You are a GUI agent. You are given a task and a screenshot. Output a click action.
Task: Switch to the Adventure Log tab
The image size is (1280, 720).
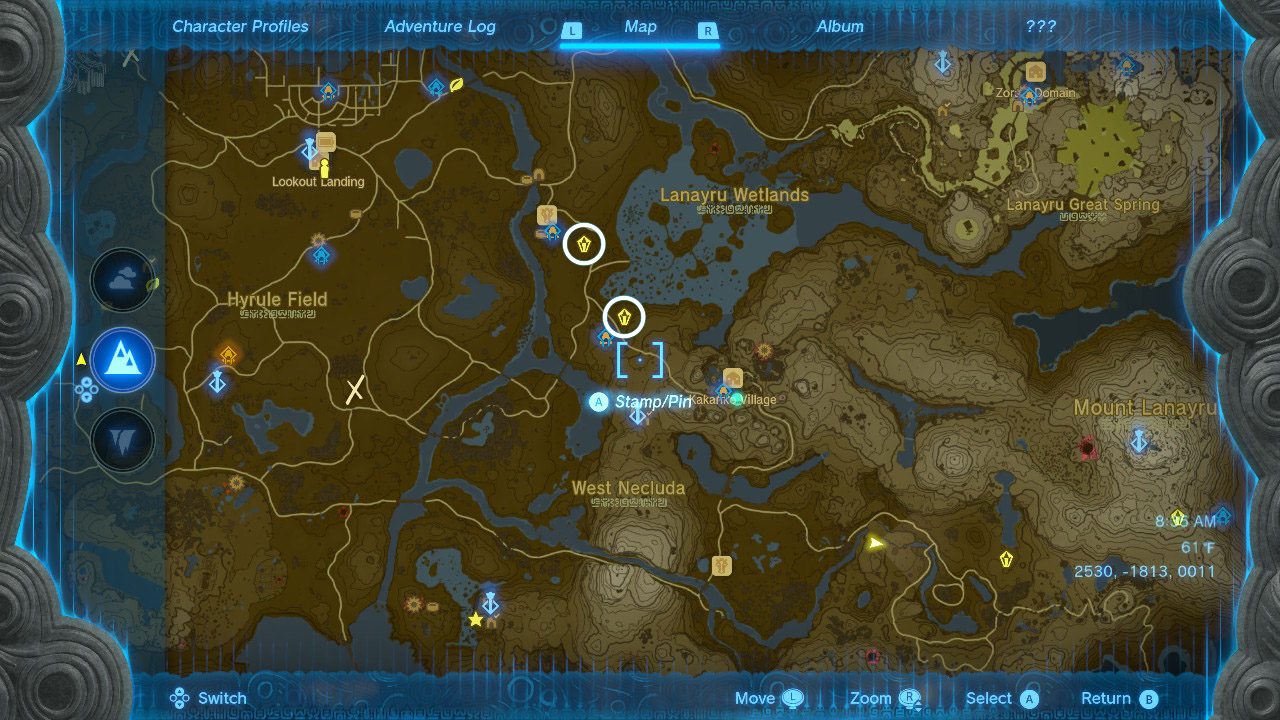(440, 27)
